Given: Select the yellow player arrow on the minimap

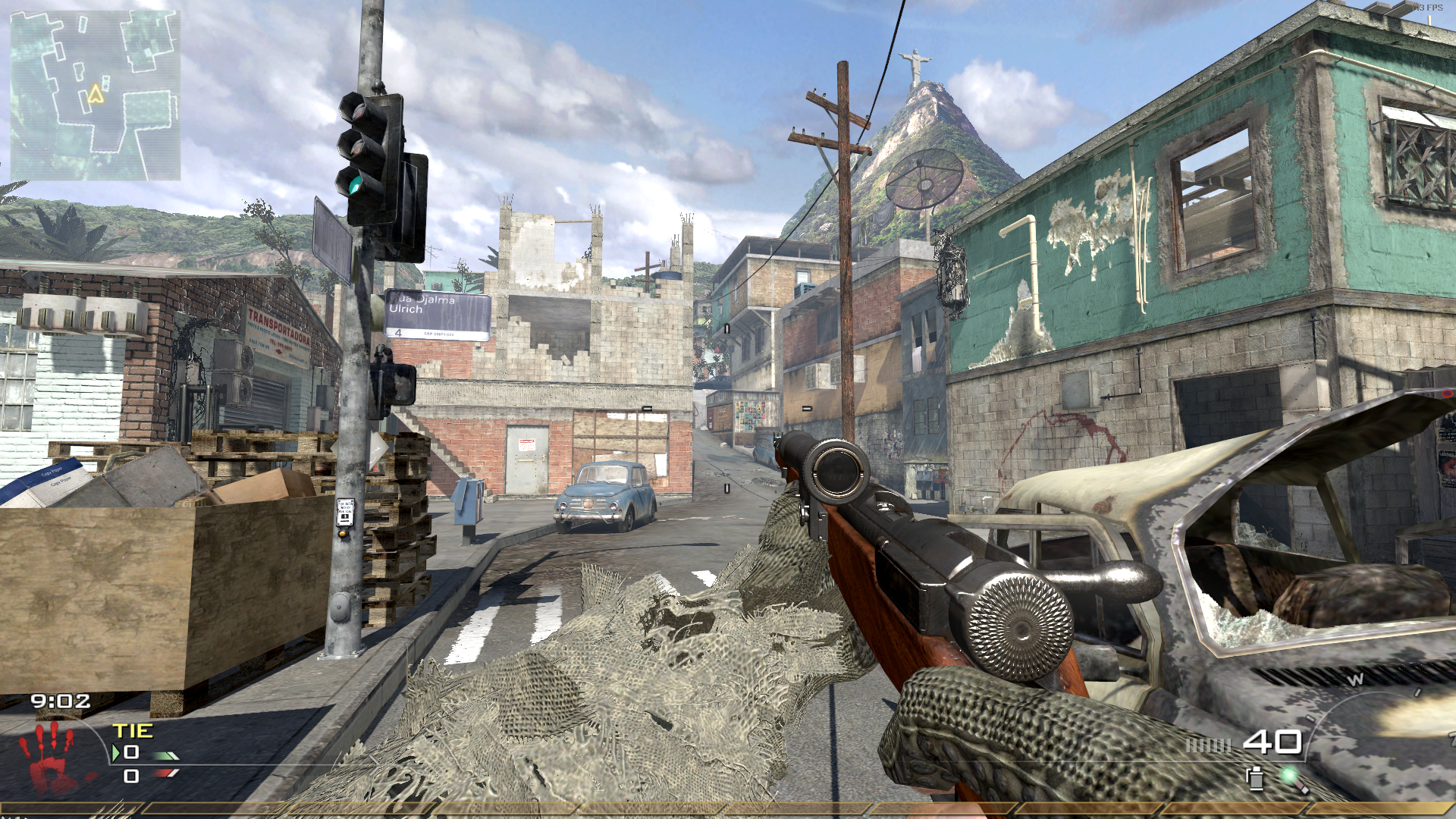Looking at the screenshot, I should click(95, 94).
